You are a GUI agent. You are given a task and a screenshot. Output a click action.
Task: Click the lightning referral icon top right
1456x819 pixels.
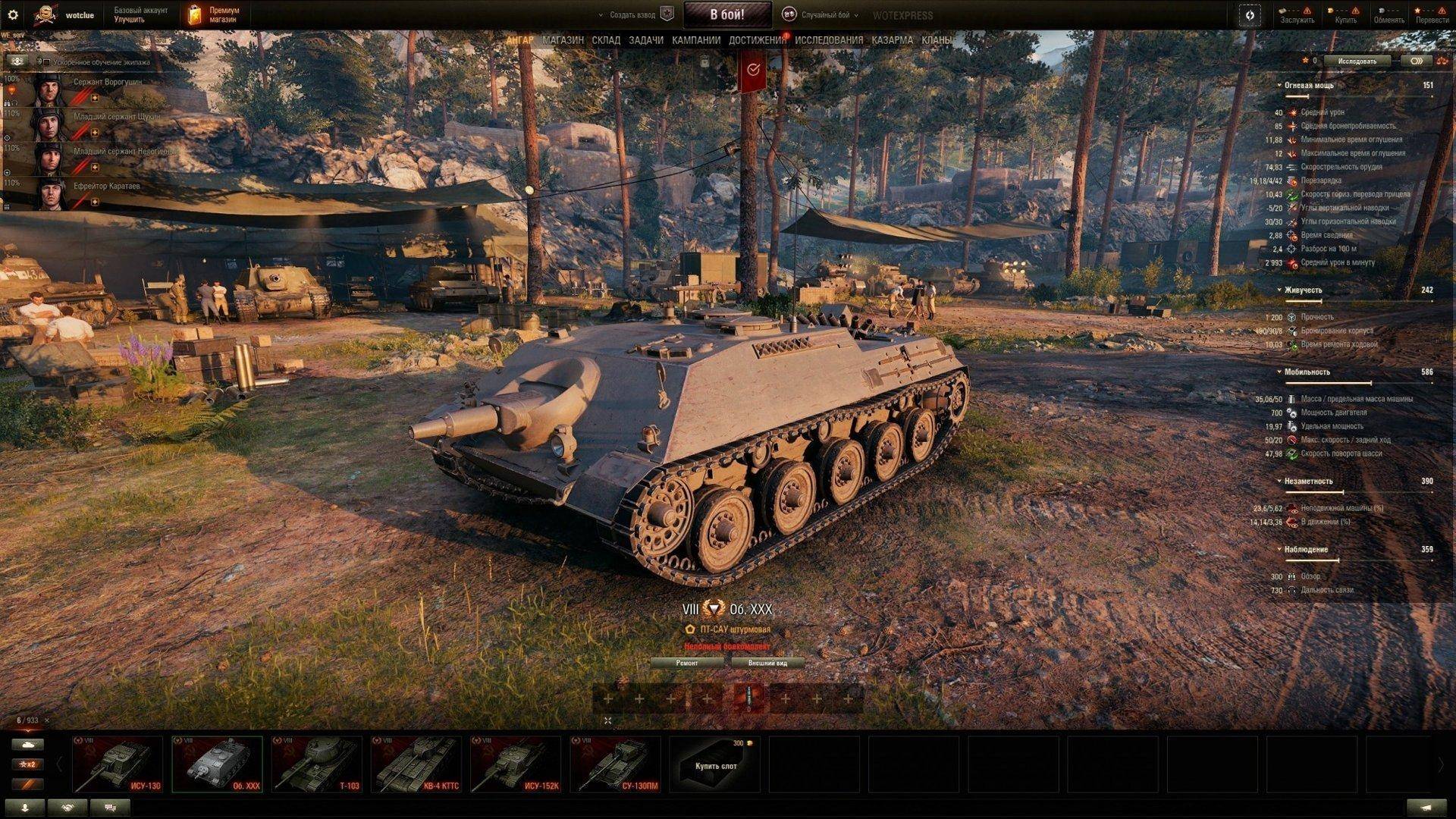click(x=1248, y=14)
